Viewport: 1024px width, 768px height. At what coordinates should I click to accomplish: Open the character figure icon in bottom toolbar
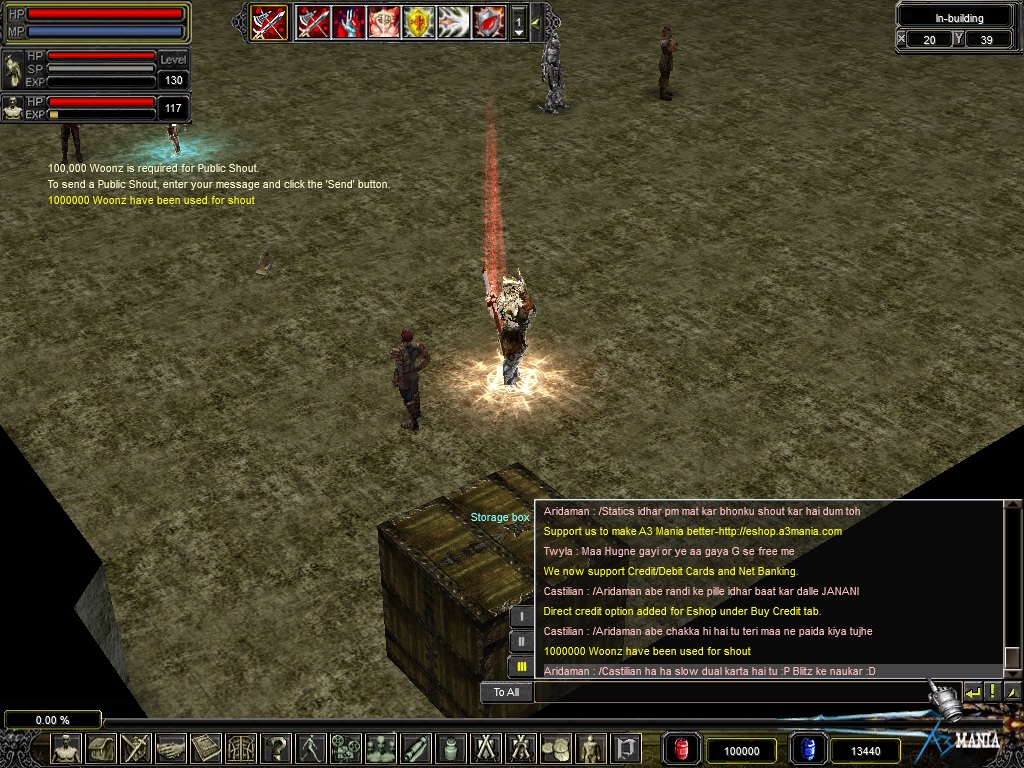tap(66, 748)
